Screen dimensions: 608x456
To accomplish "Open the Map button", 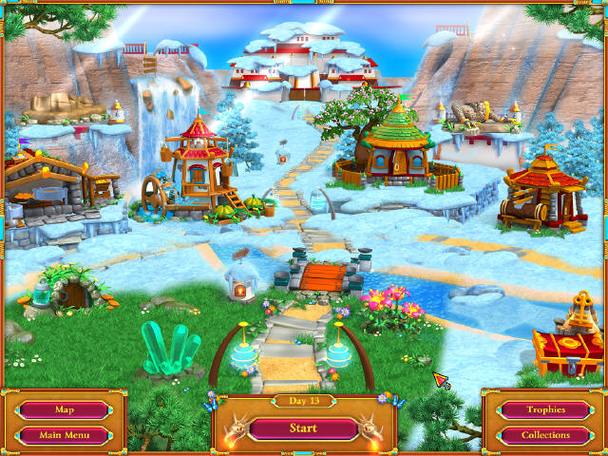I will (x=64, y=410).
